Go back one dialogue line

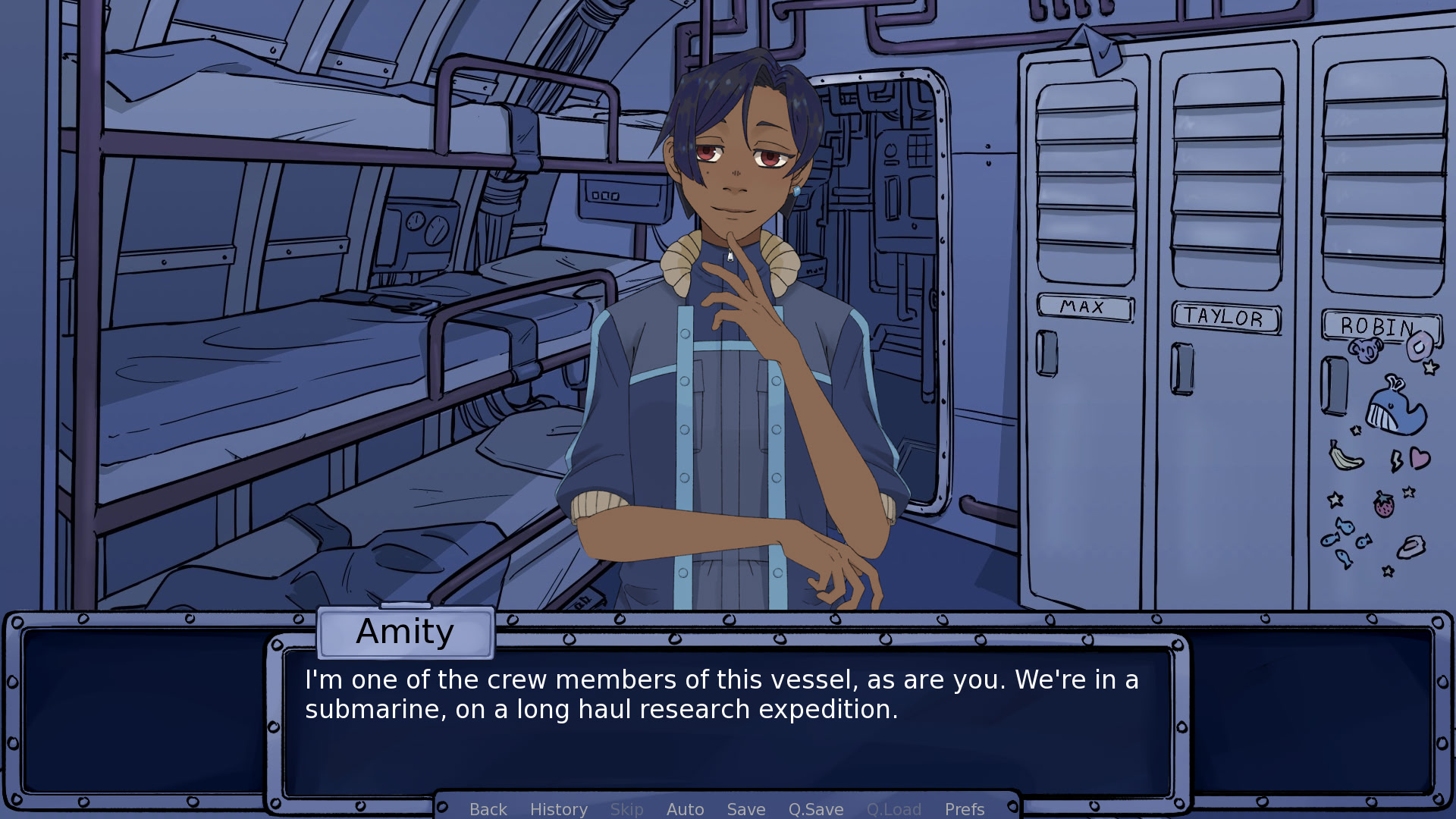point(488,809)
